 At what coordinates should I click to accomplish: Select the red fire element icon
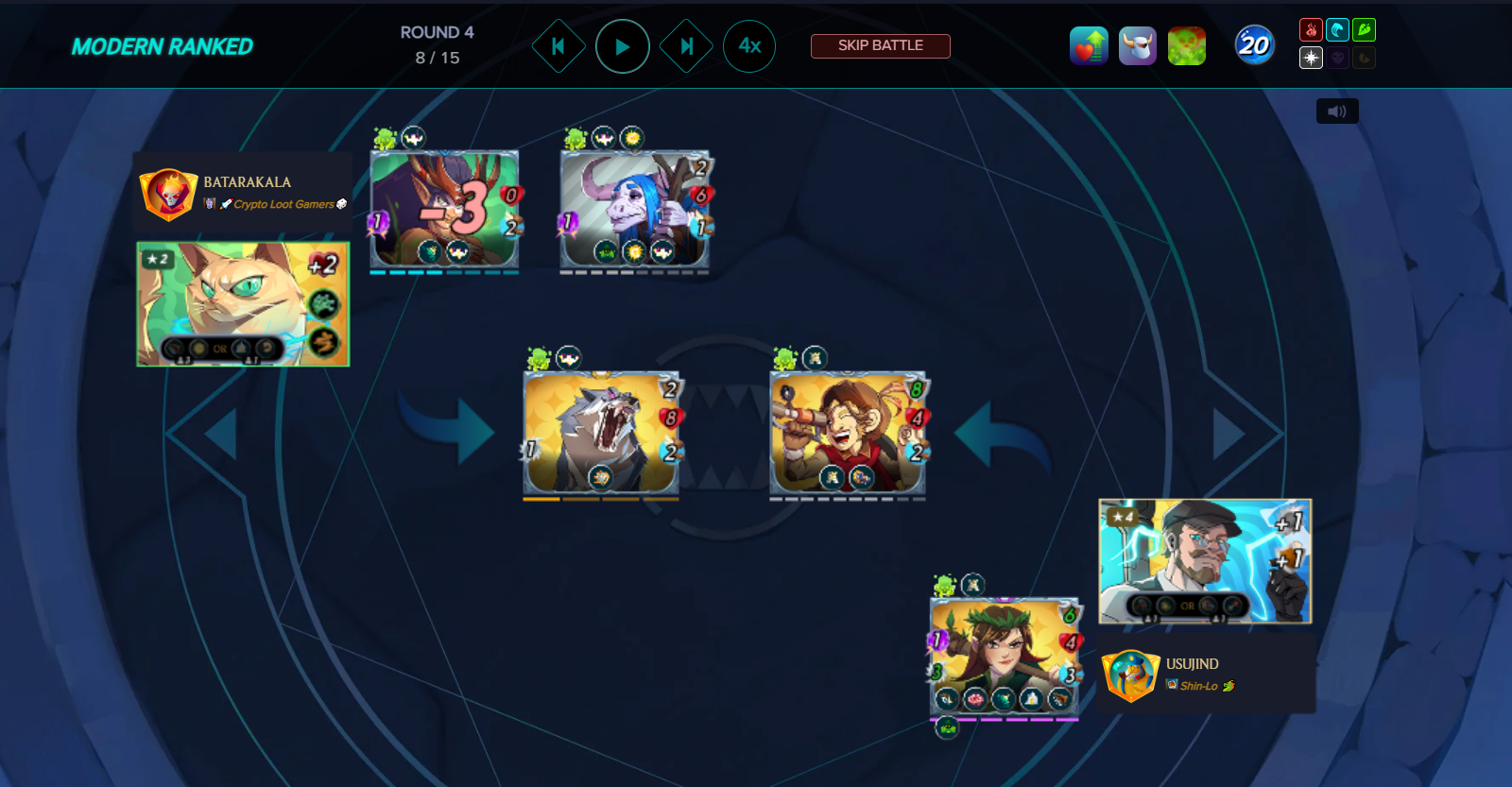pos(1311,30)
